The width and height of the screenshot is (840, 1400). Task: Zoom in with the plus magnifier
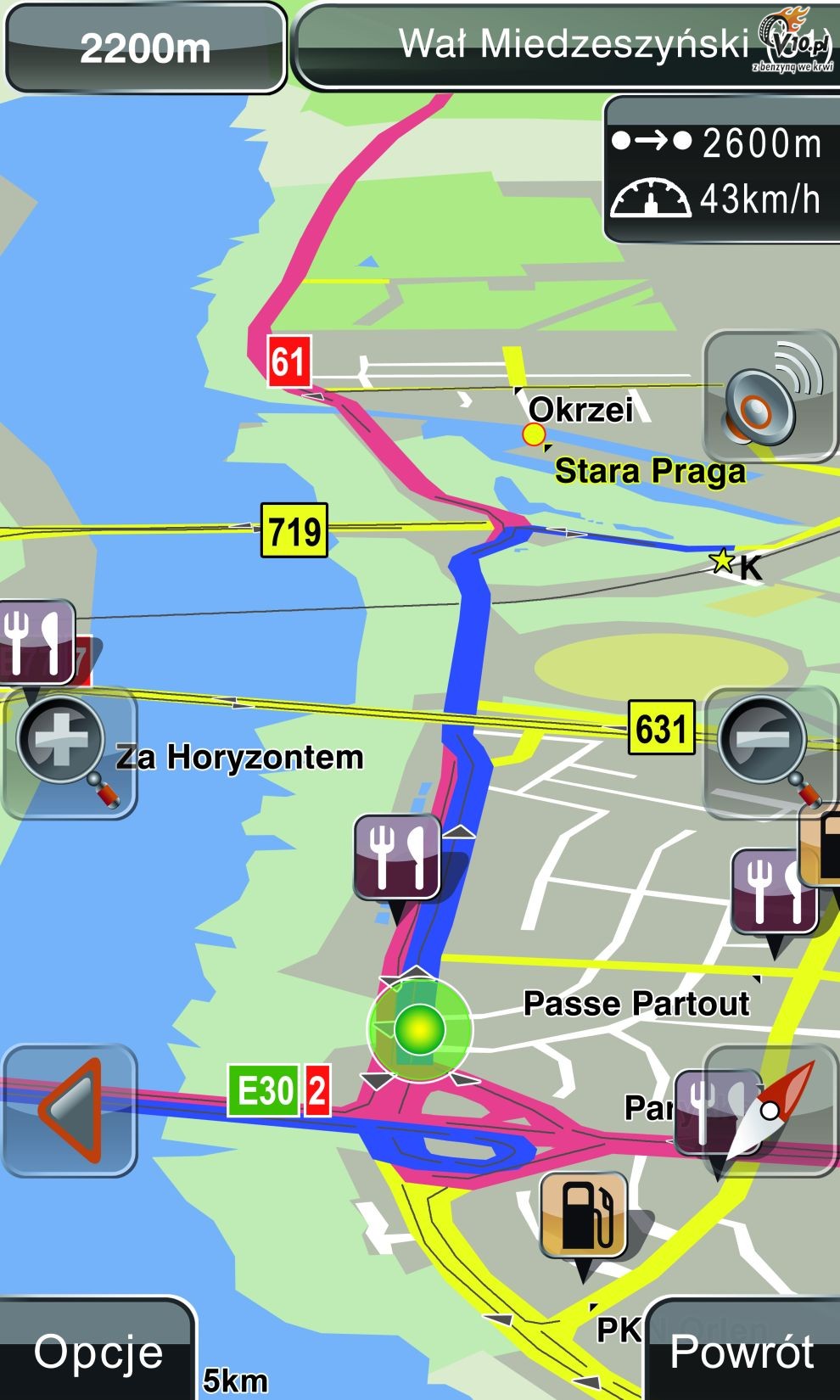(68, 753)
